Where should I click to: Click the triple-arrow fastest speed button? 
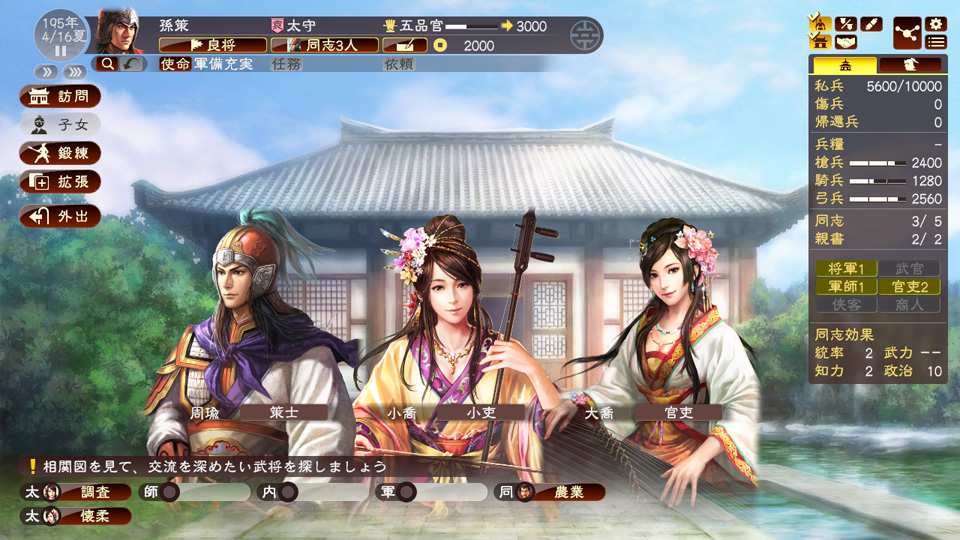point(74,72)
